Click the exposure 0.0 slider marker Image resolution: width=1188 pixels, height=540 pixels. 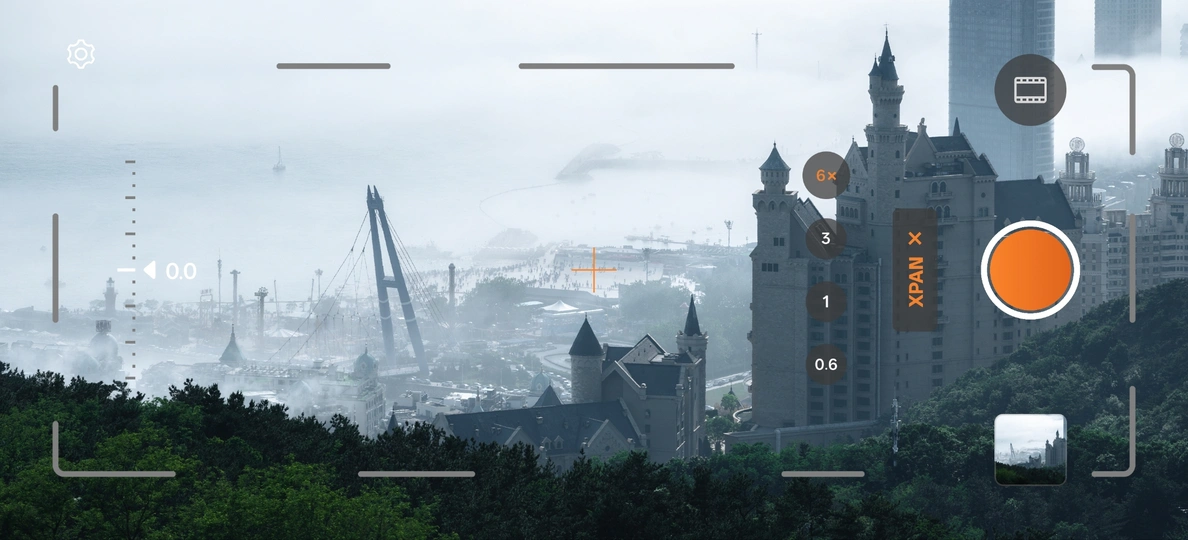pos(150,271)
